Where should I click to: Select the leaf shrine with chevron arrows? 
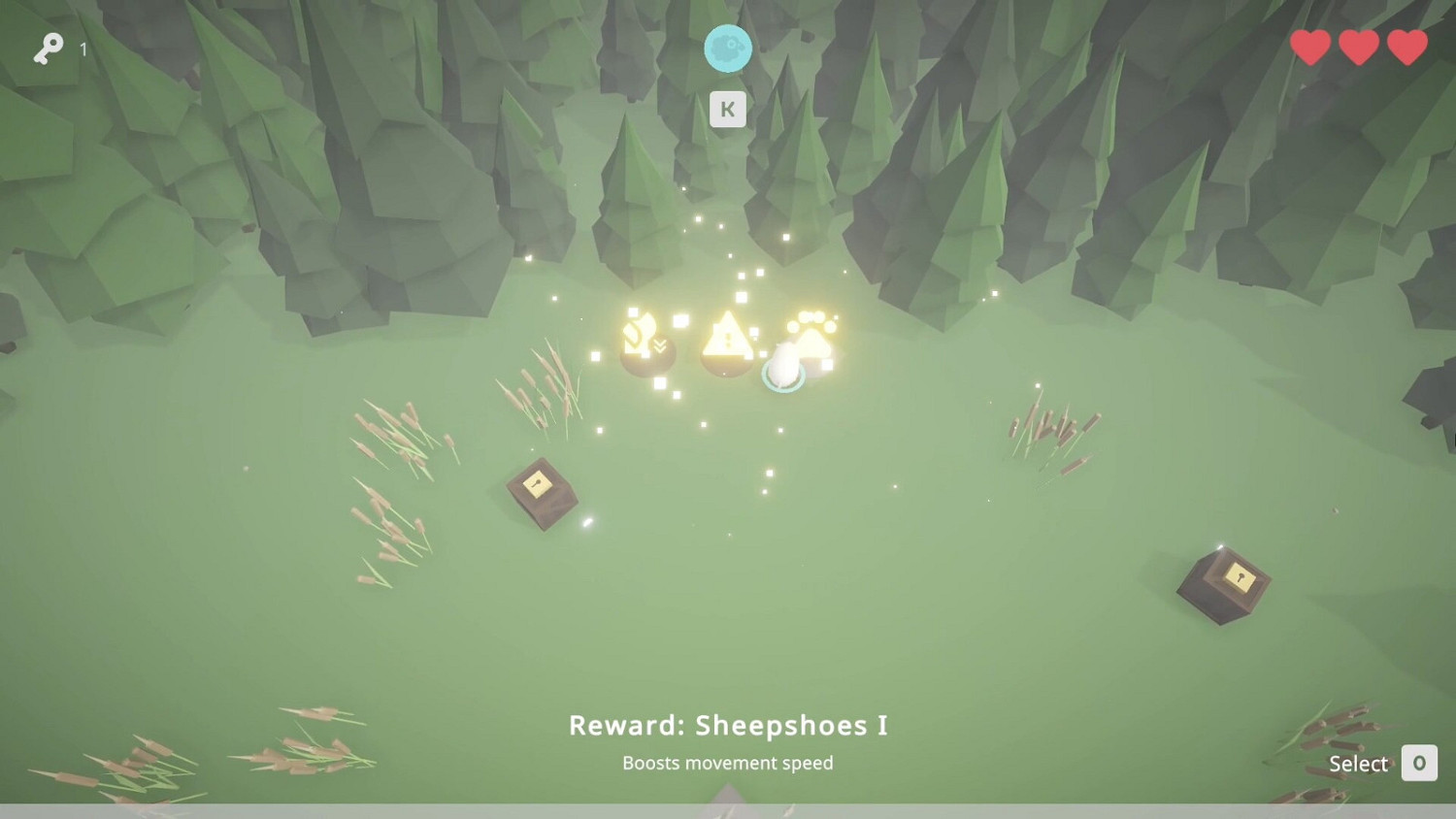coord(645,342)
